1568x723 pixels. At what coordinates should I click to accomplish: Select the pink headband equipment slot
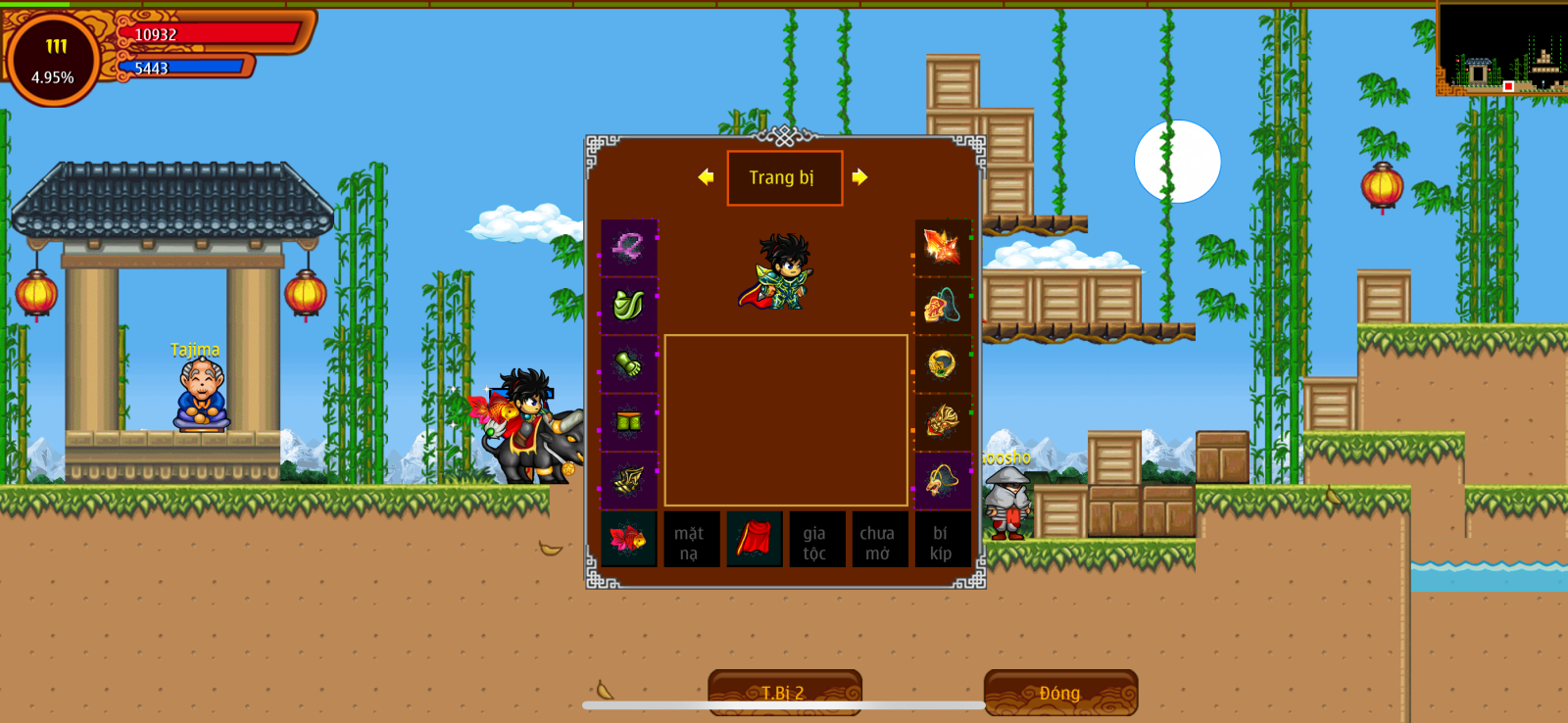[x=628, y=247]
